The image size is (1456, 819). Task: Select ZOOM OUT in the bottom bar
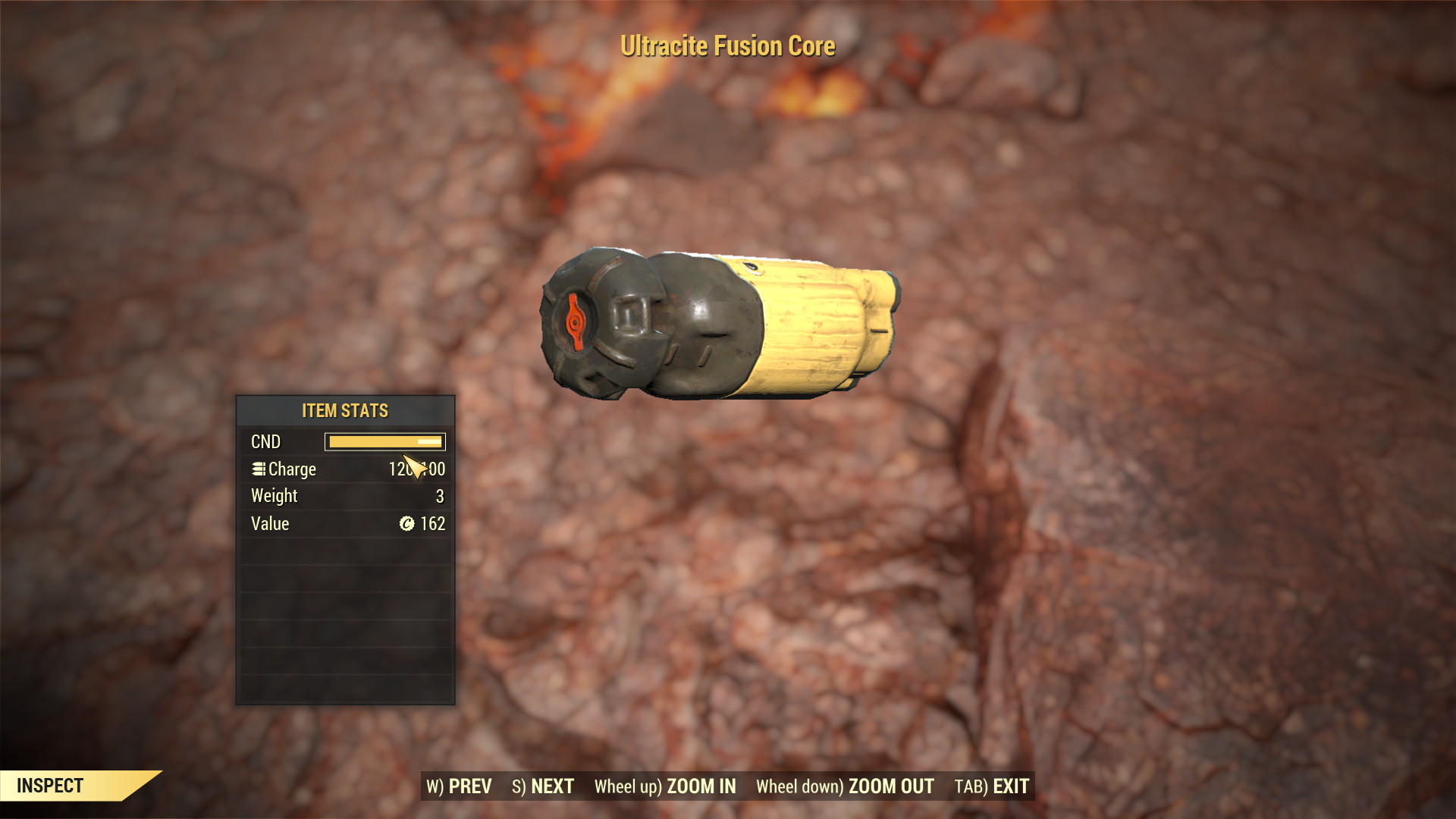845,786
